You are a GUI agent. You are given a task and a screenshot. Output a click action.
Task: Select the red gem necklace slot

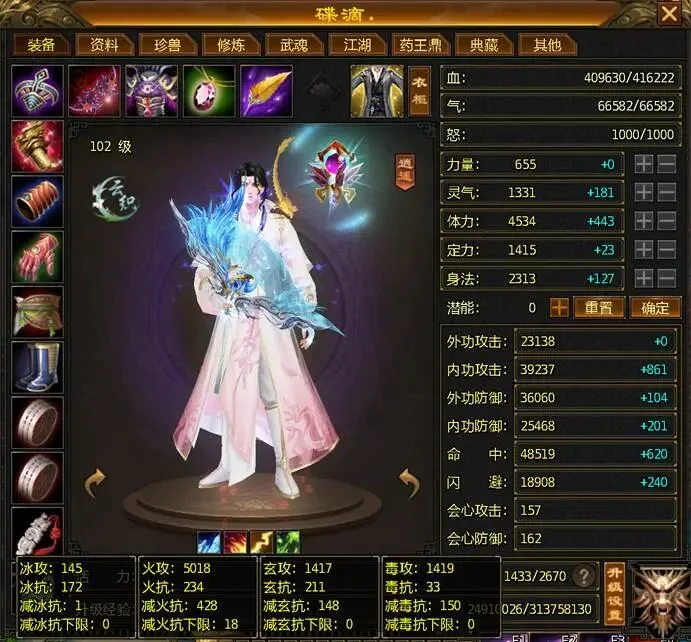[x=209, y=91]
